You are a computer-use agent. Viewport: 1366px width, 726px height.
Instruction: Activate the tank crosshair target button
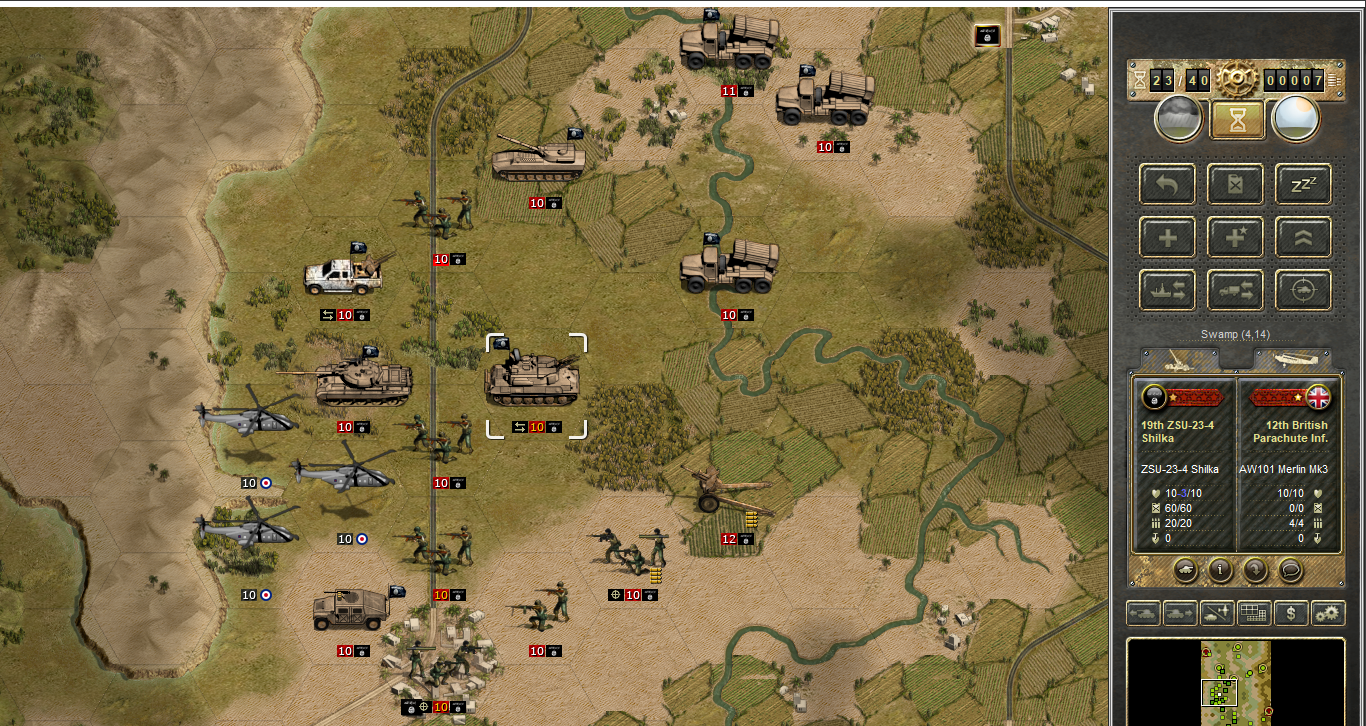pyautogui.click(x=1302, y=291)
